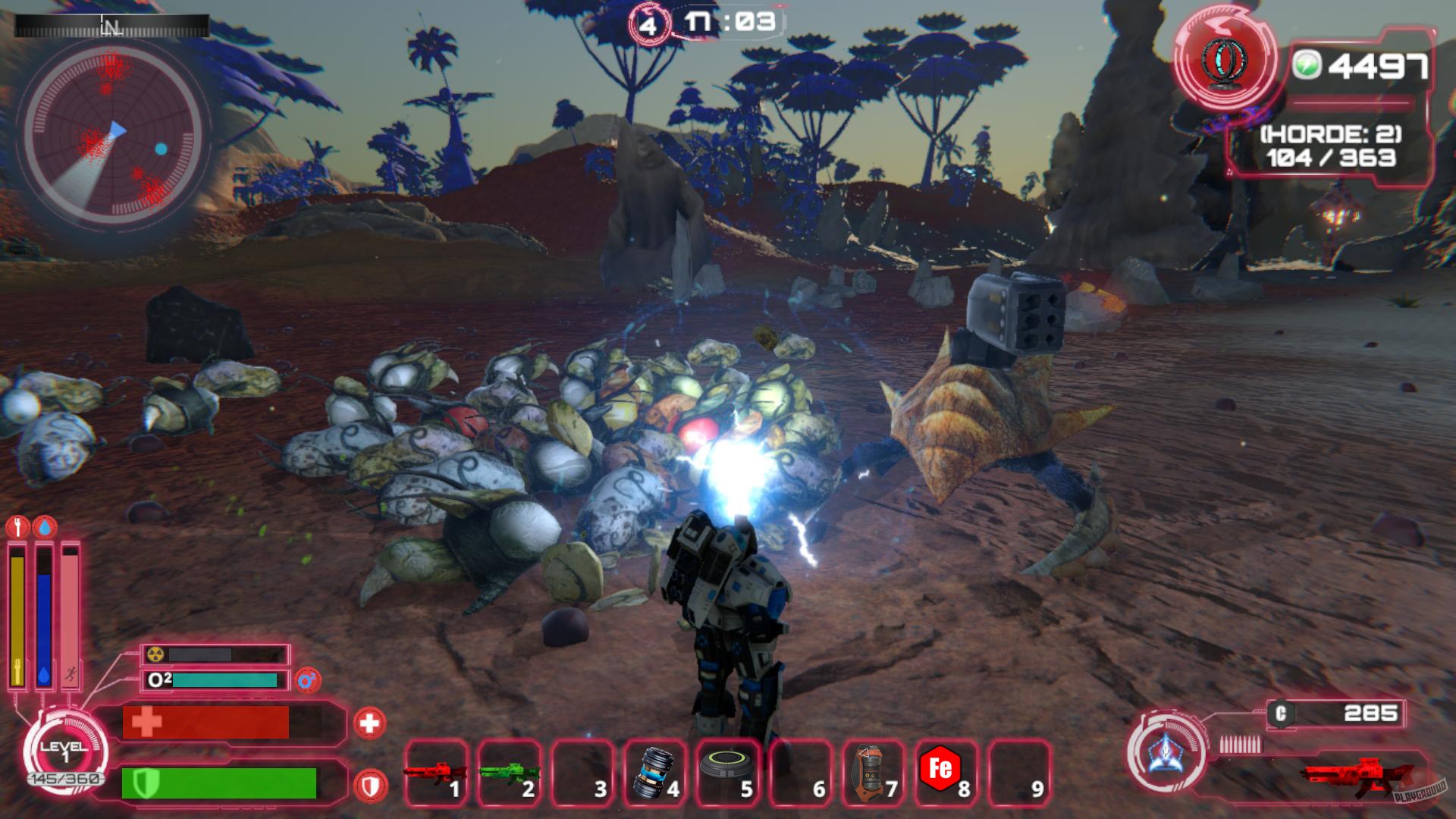Use the white cross heal button
Screen dimensions: 1456x819
tap(369, 723)
